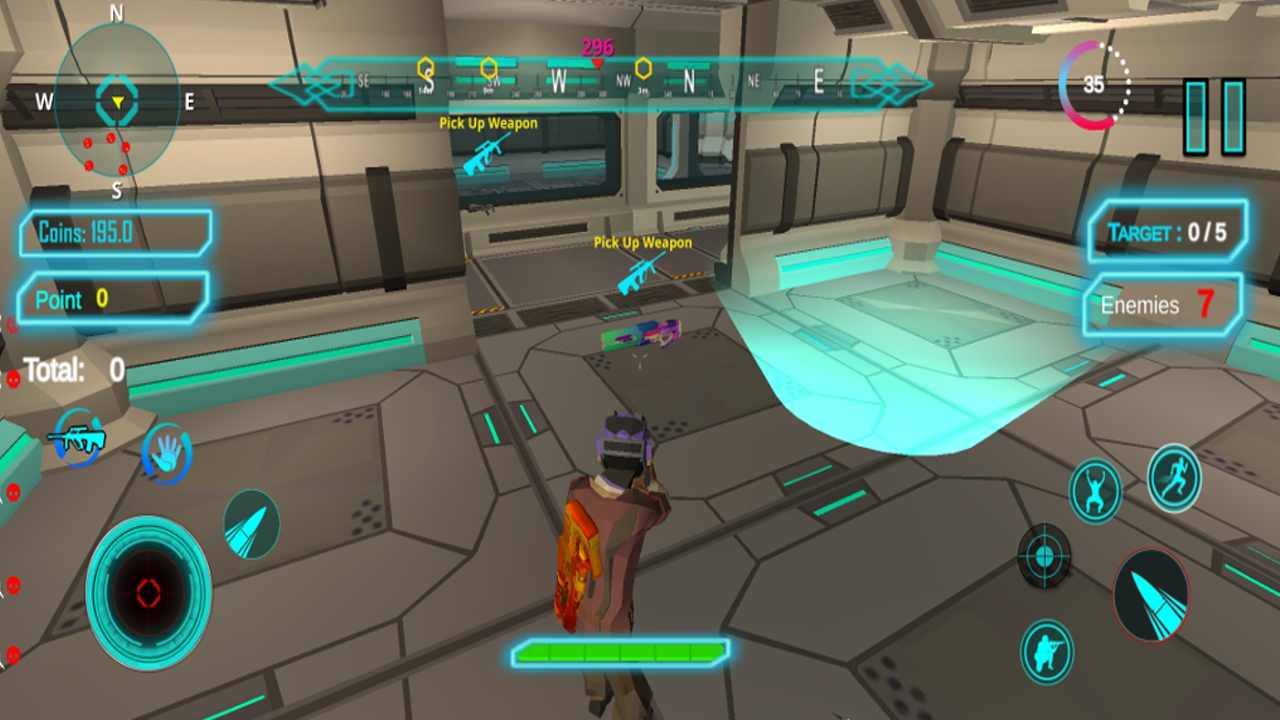Open the circular radar minimap
1280x720 pixels.
click(x=117, y=101)
